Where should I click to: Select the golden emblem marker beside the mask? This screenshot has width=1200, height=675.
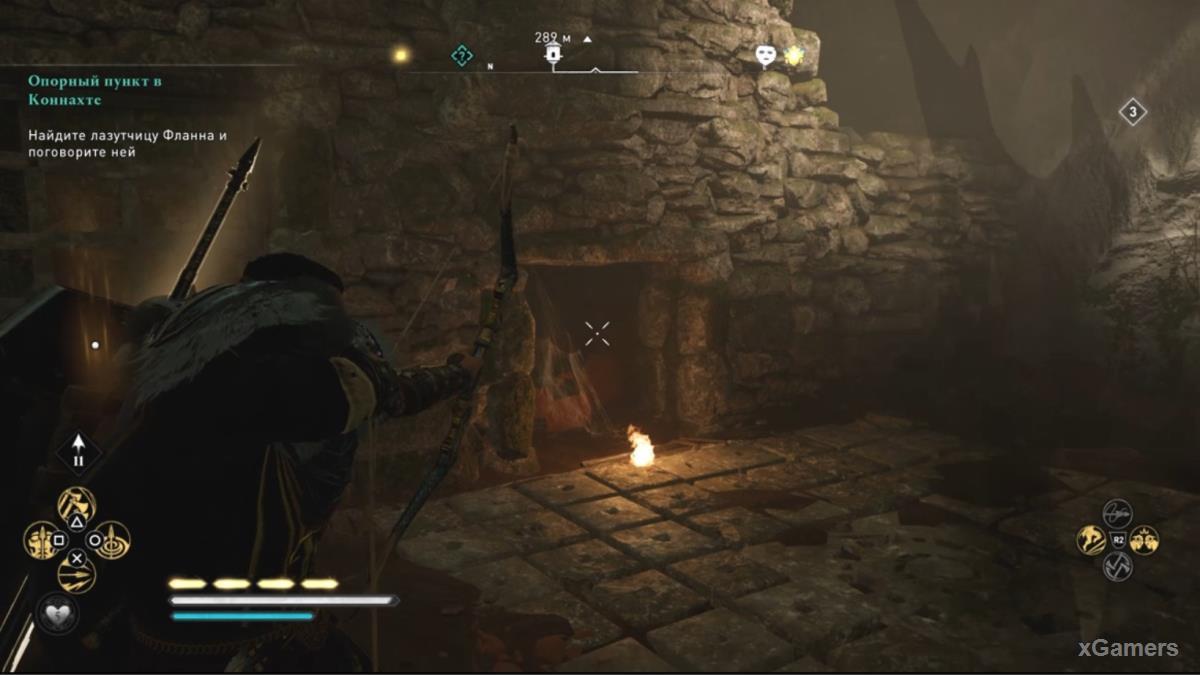[x=794, y=56]
